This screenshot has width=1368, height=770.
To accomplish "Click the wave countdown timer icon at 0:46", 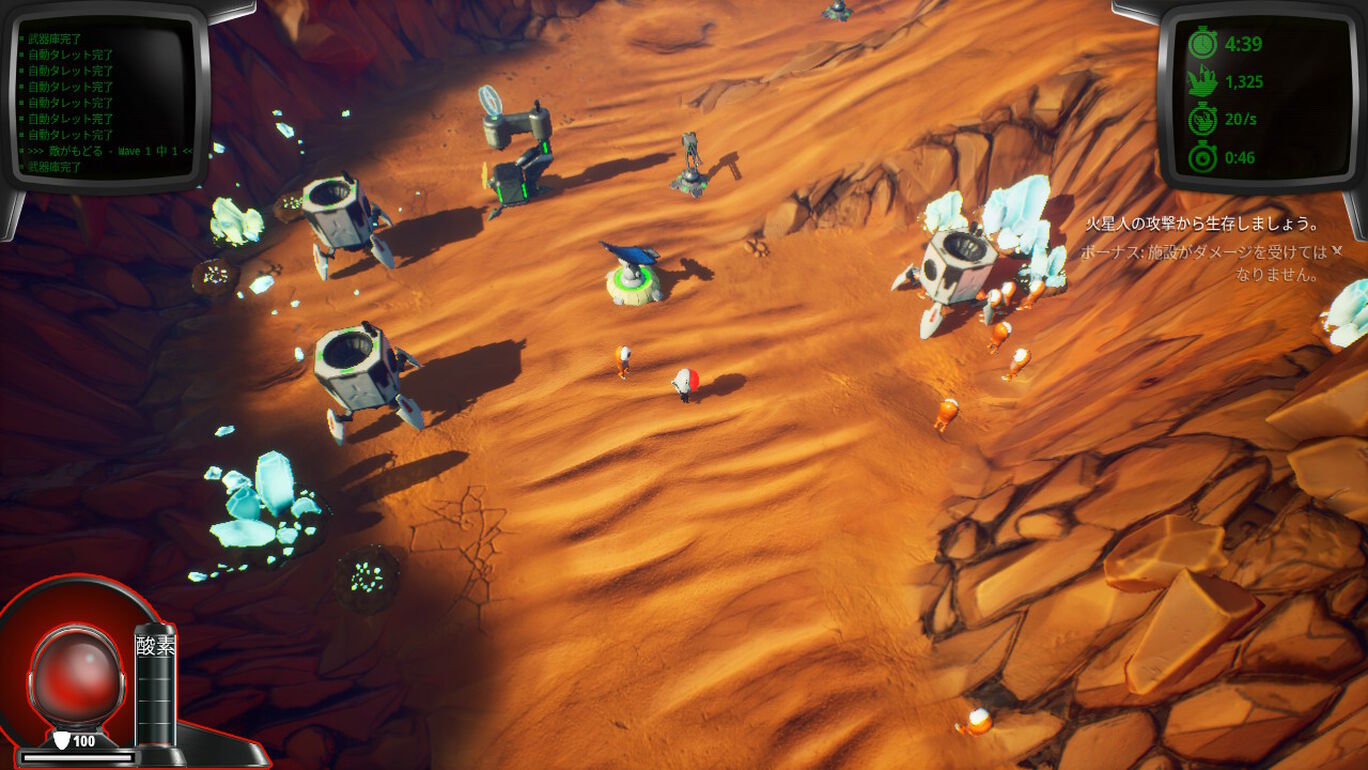I will click(1203, 155).
